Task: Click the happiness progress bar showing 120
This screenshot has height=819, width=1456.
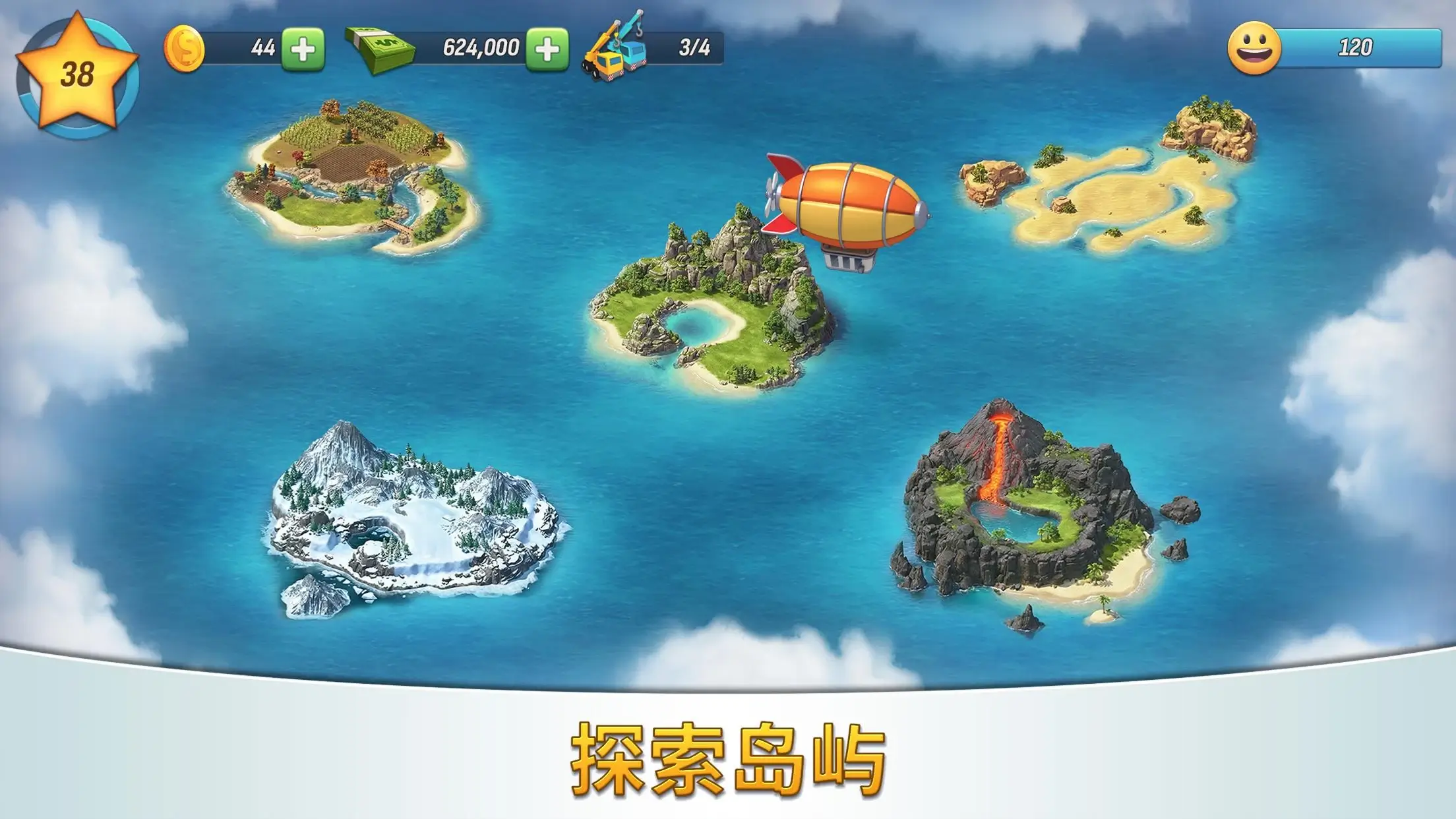Action: (x=1352, y=46)
